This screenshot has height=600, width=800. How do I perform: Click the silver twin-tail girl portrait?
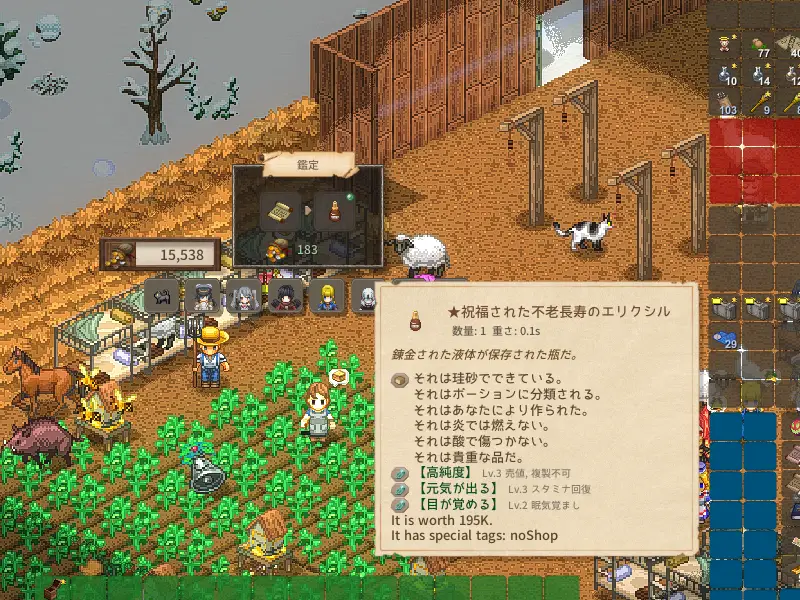(x=243, y=296)
